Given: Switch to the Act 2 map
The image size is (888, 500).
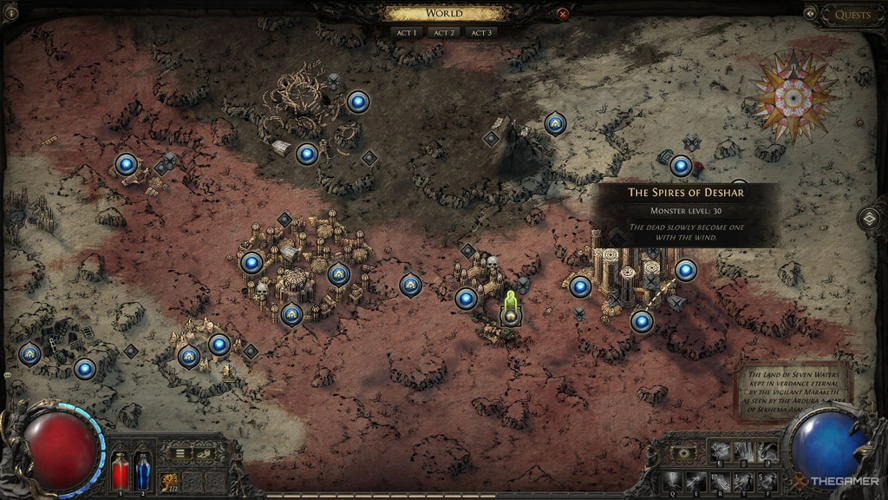Looking at the screenshot, I should (443, 32).
